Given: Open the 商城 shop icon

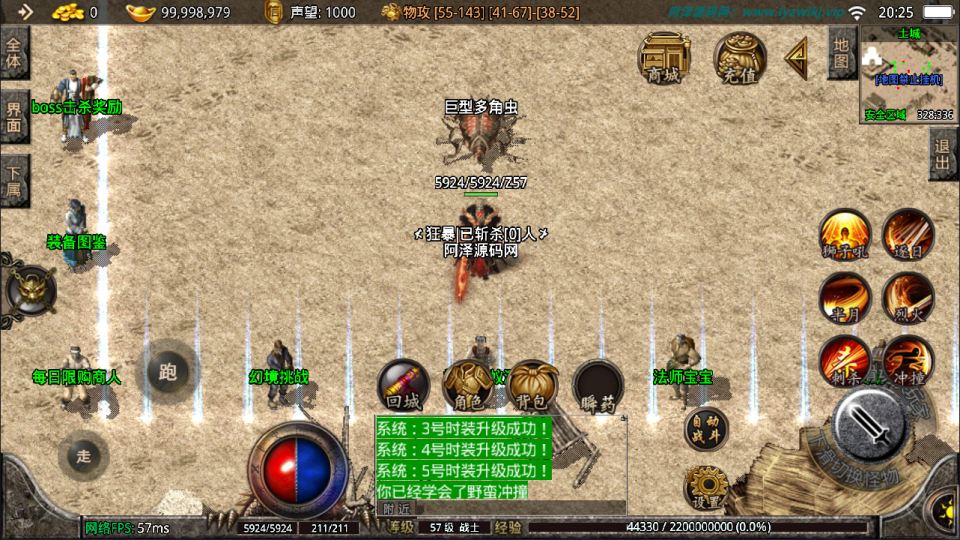Looking at the screenshot, I should pyautogui.click(x=665, y=57).
